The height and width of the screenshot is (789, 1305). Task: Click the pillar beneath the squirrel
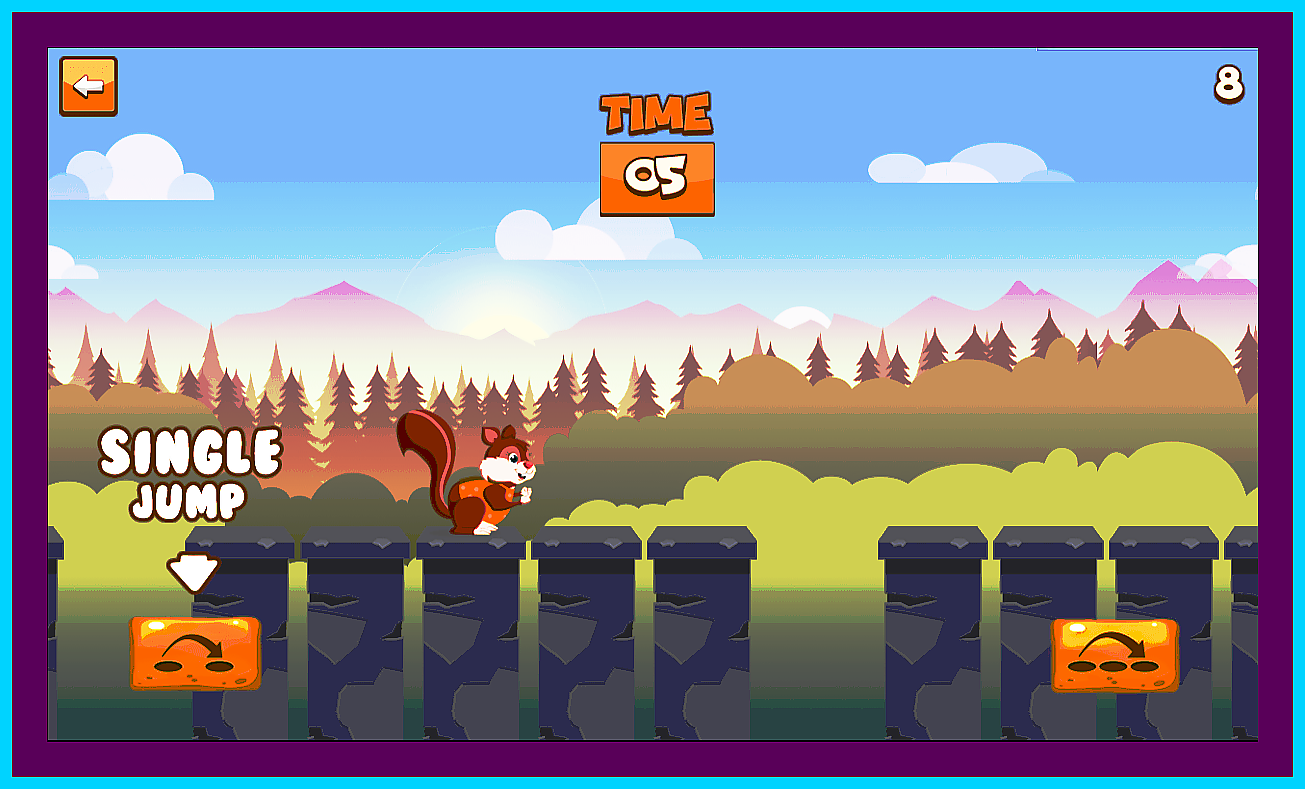[x=470, y=640]
